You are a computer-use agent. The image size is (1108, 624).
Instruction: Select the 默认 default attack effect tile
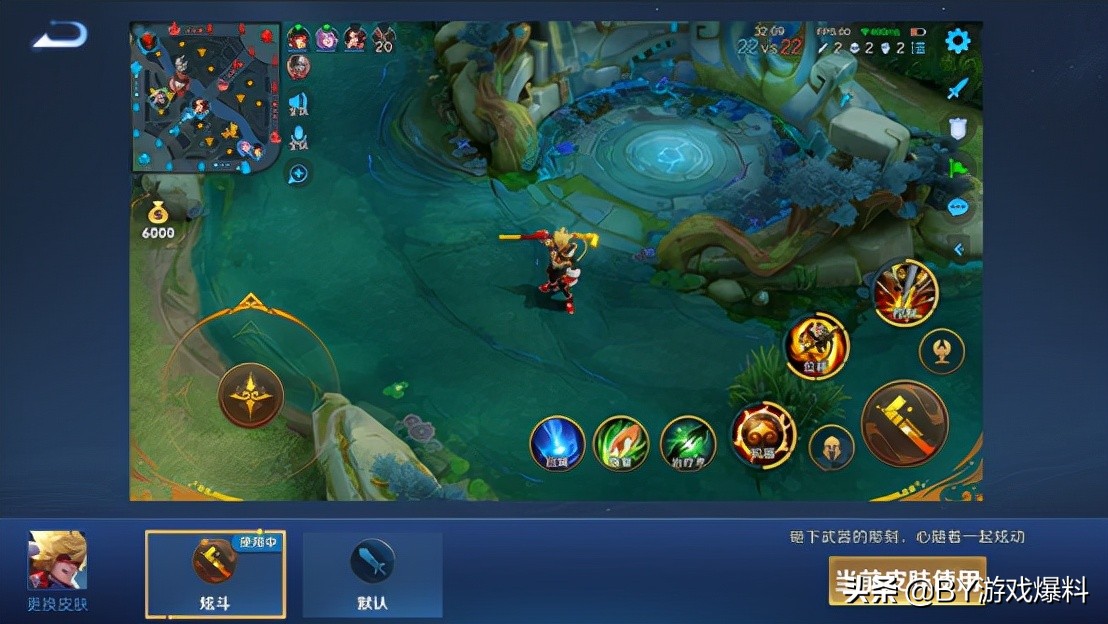pos(372,573)
